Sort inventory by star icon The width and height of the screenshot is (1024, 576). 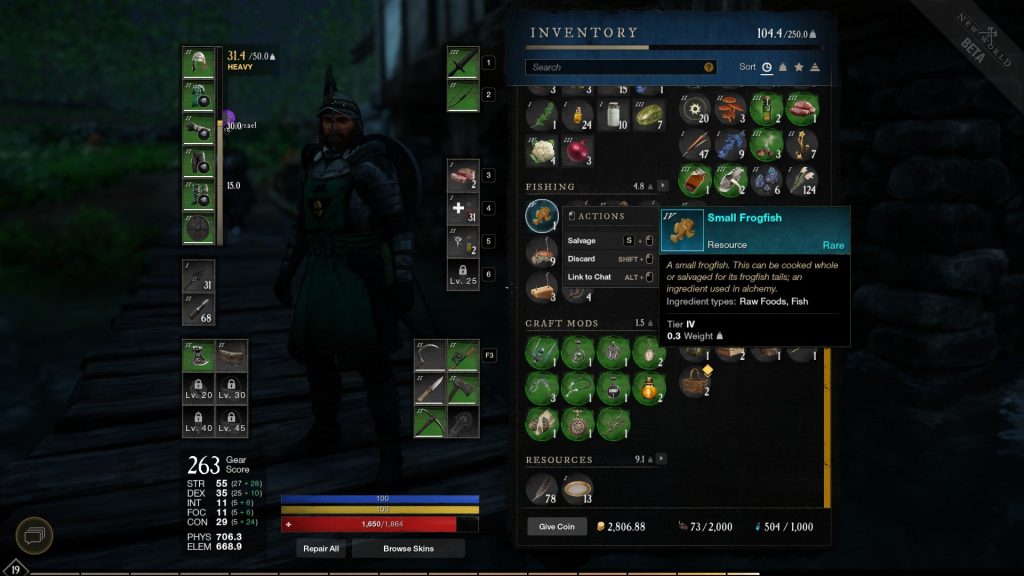[x=798, y=67]
